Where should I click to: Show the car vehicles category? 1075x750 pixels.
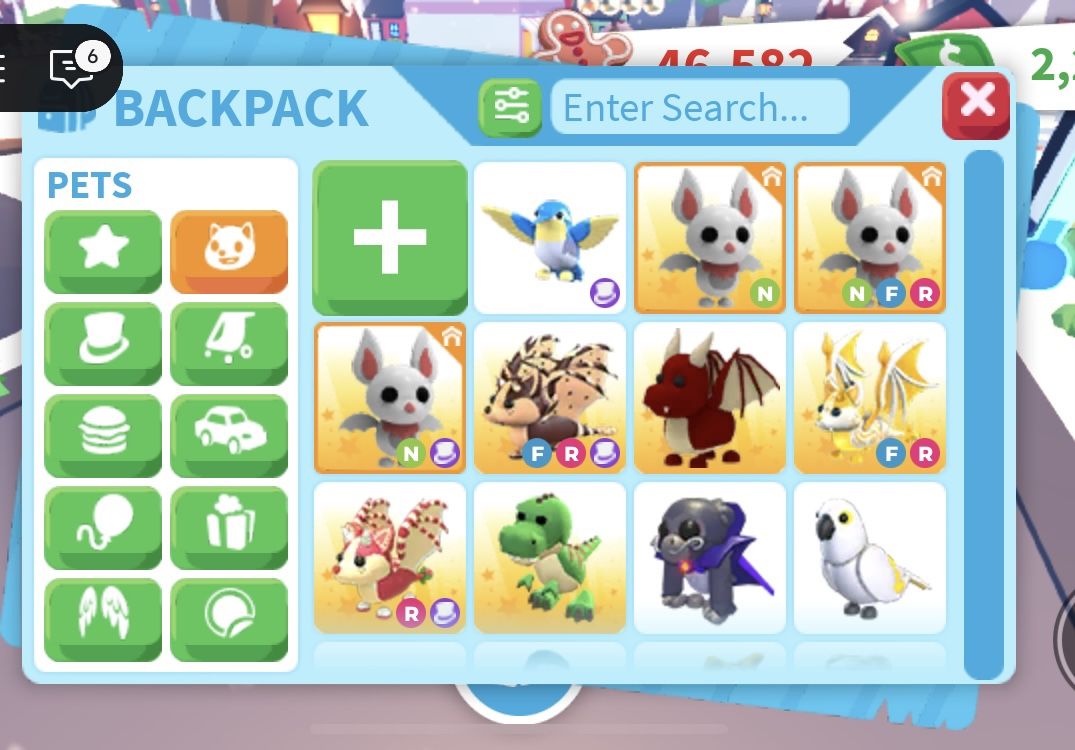pyautogui.click(x=229, y=434)
